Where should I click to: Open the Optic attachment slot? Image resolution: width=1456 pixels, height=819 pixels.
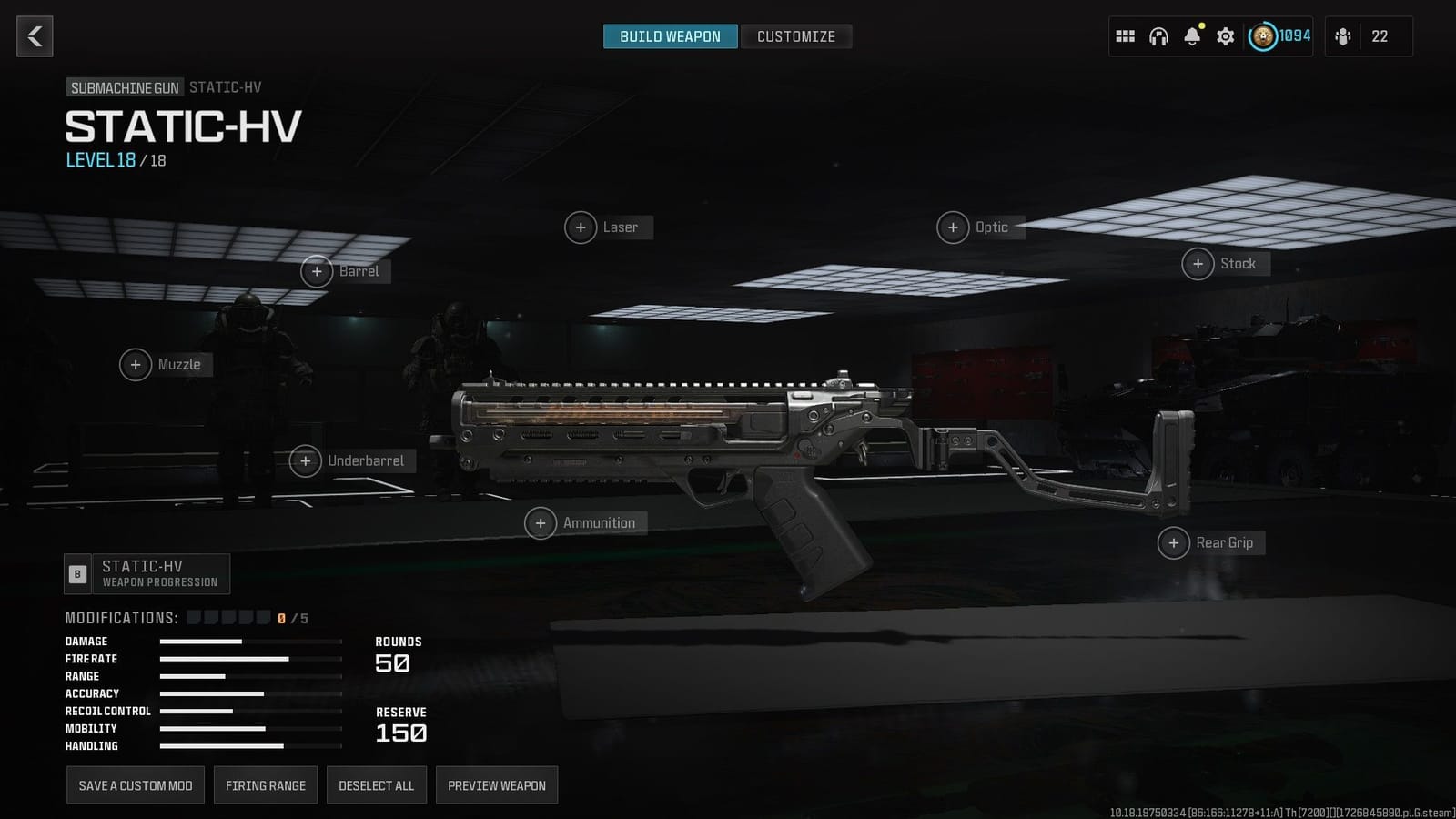[x=981, y=227]
